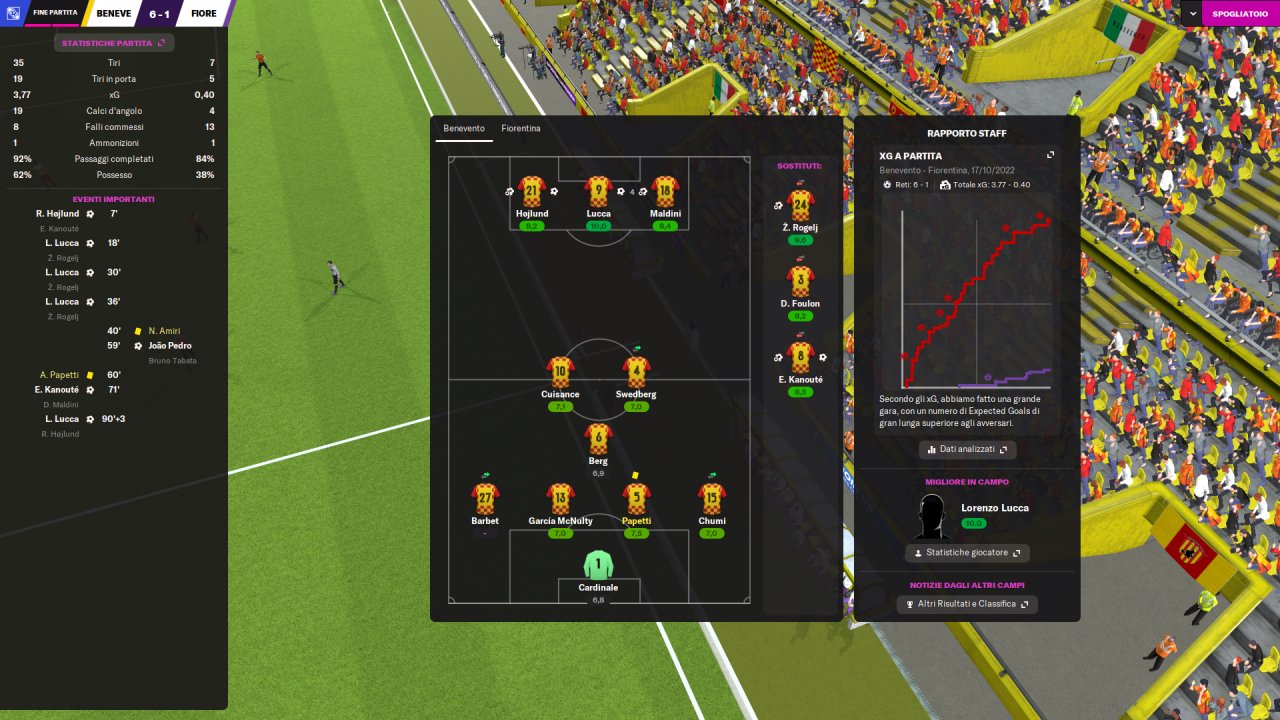The image size is (1280, 720).
Task: Select striker Lucca's shirt on the pitch
Action: [x=599, y=191]
